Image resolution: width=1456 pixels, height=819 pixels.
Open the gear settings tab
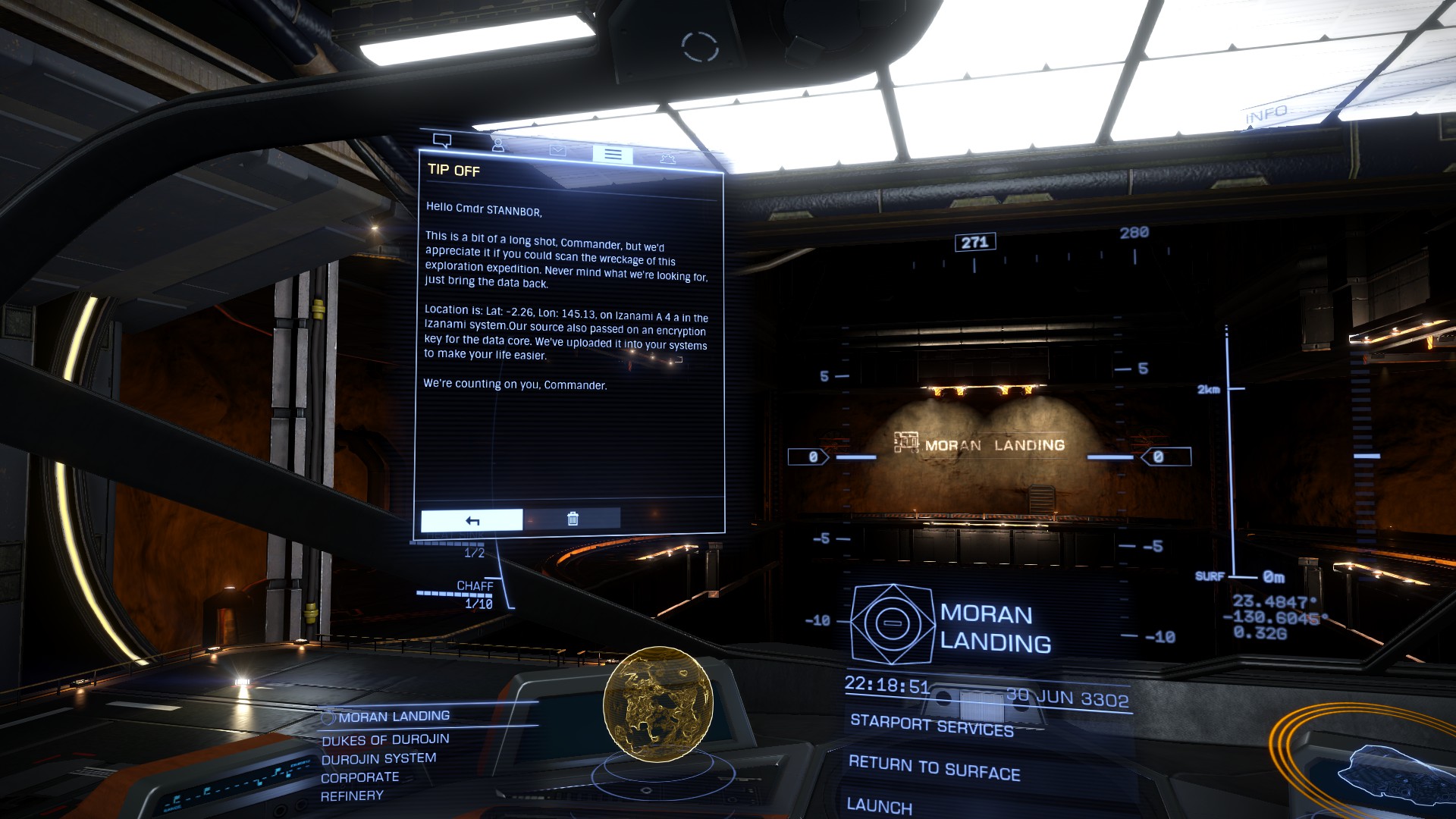[x=667, y=158]
